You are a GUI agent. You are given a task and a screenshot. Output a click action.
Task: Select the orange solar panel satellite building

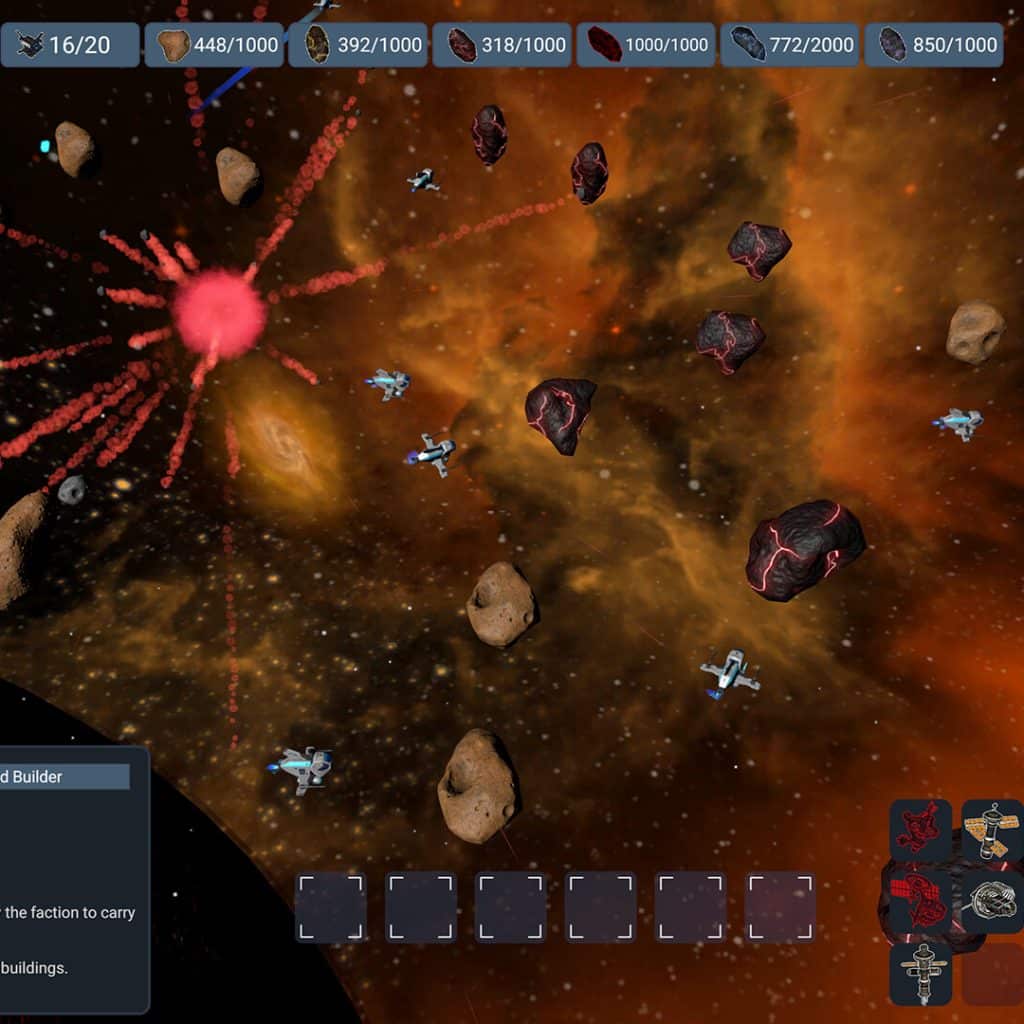[990, 830]
